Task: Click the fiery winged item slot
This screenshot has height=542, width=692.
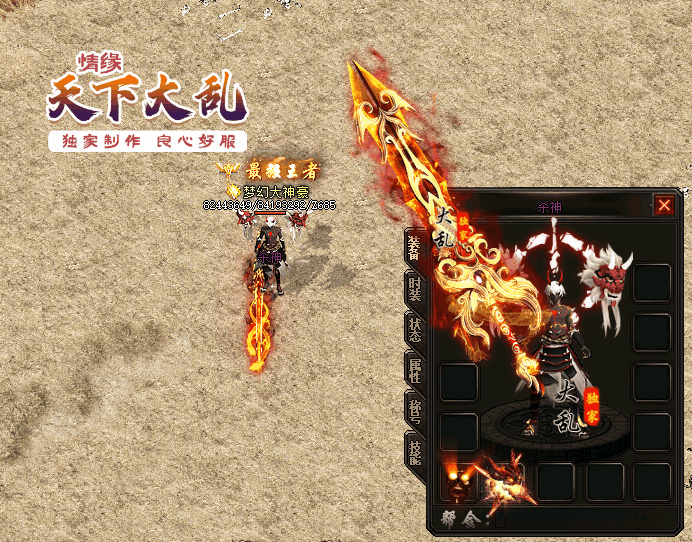Action: 507,478
